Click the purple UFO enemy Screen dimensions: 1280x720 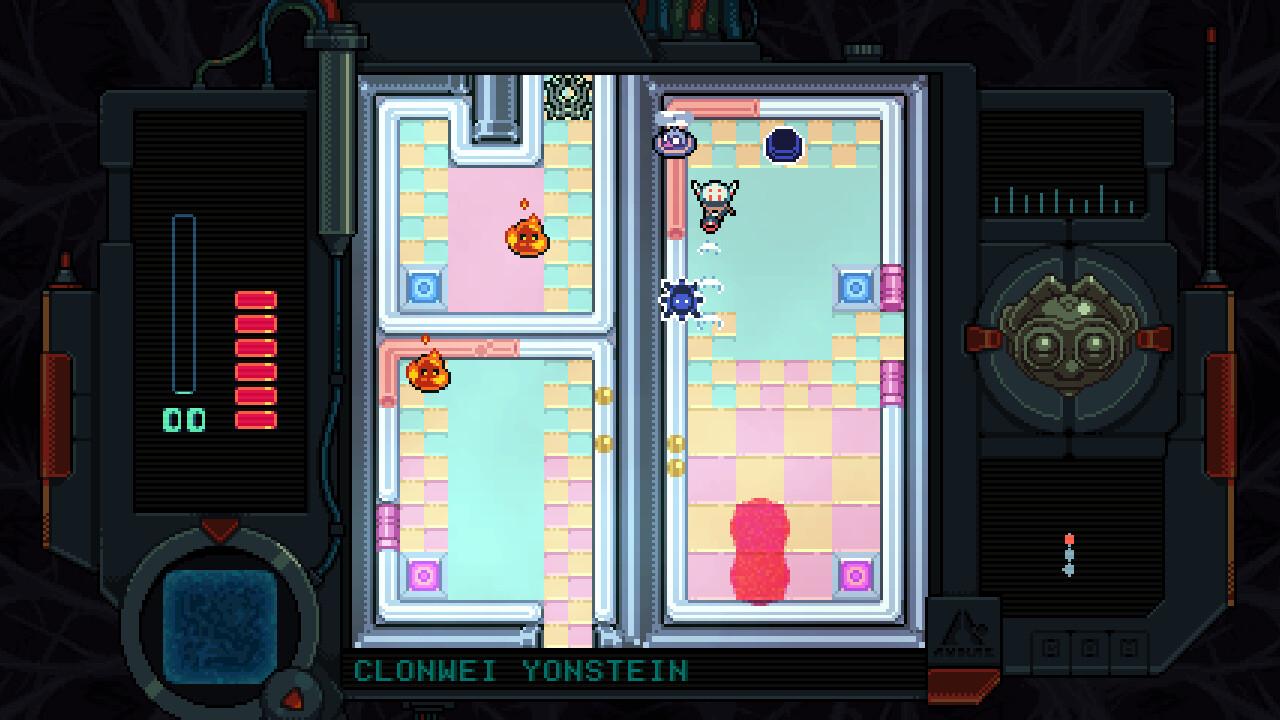point(672,142)
